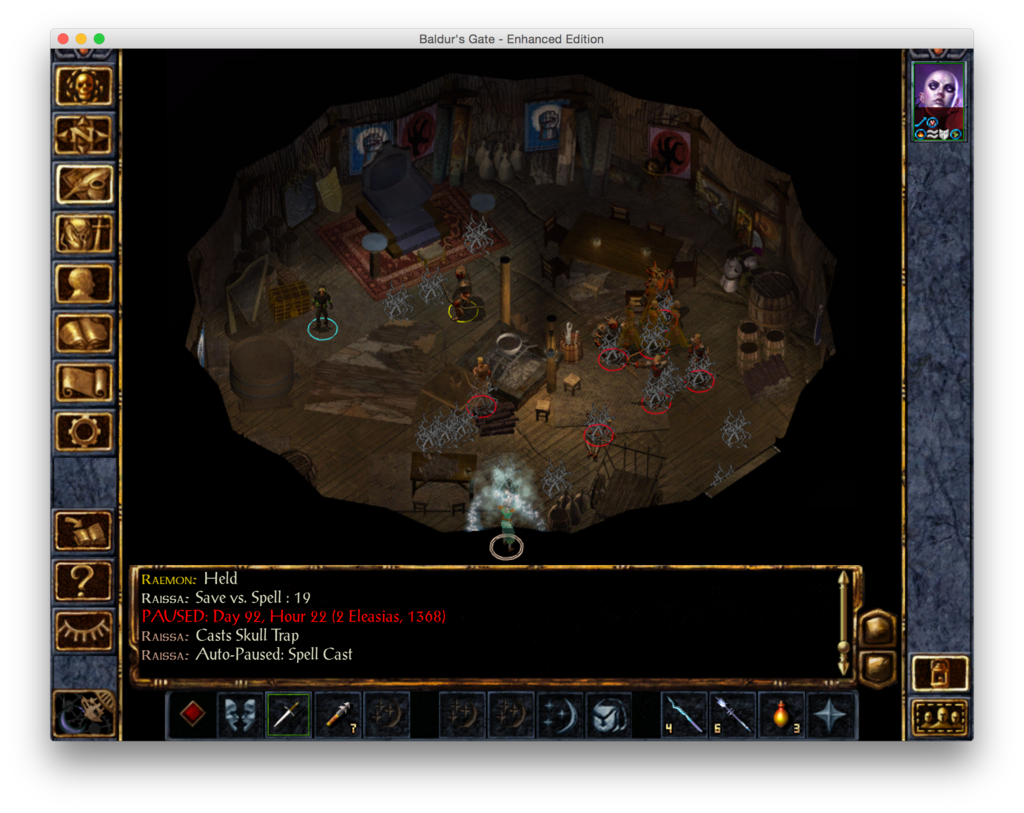This screenshot has width=1024, height=813.
Task: Open the inventory screen
Action: pyautogui.click(x=84, y=234)
